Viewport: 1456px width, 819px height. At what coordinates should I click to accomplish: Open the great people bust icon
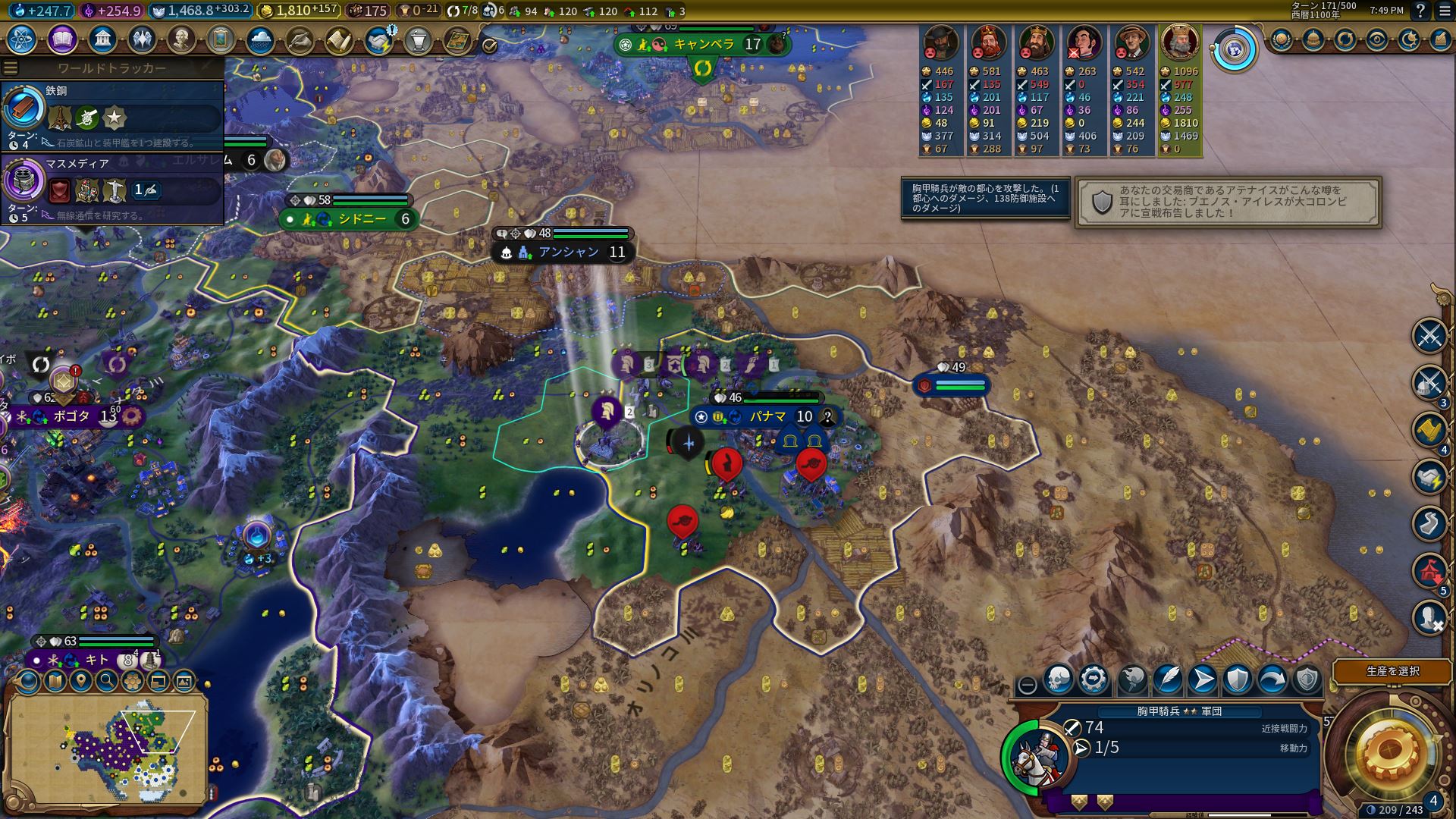pos(181,39)
